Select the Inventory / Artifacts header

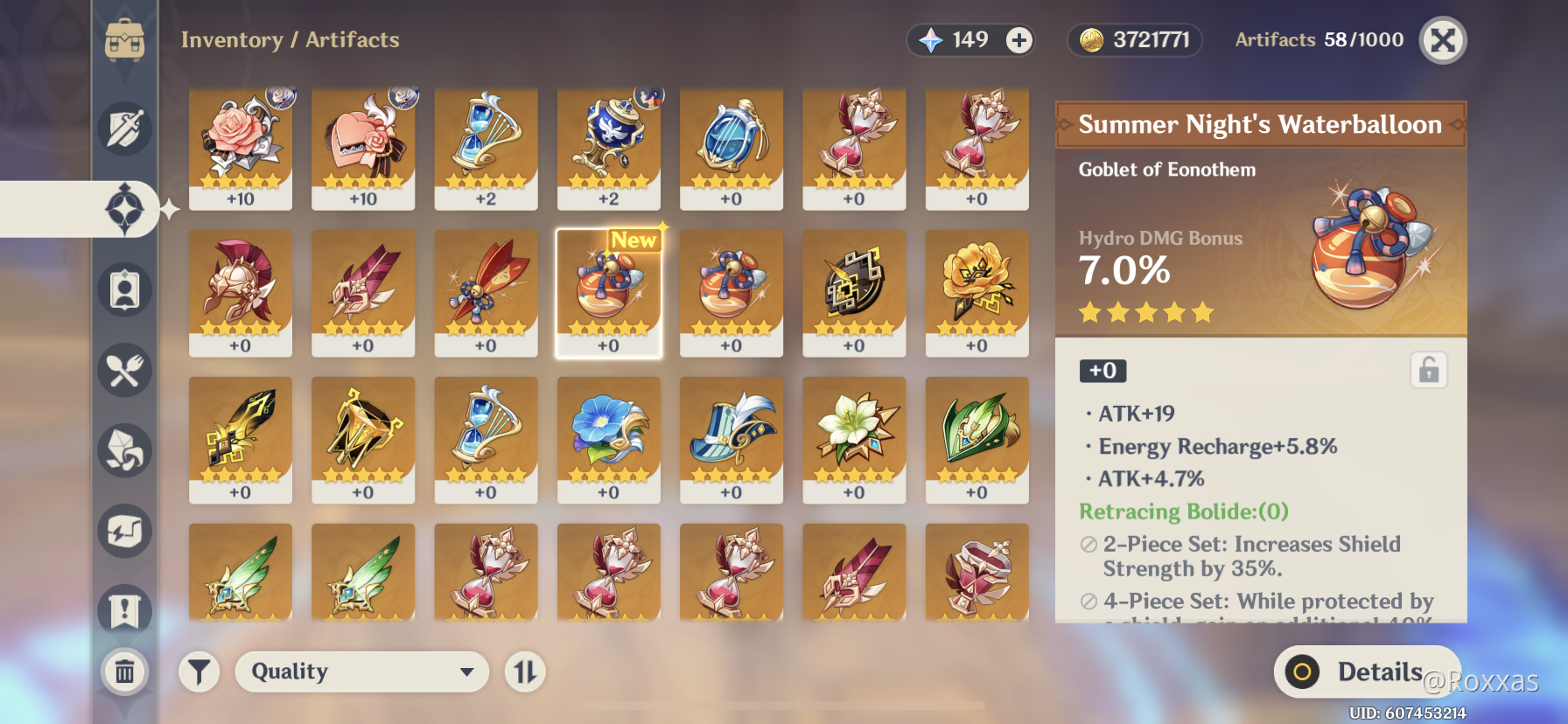290,40
